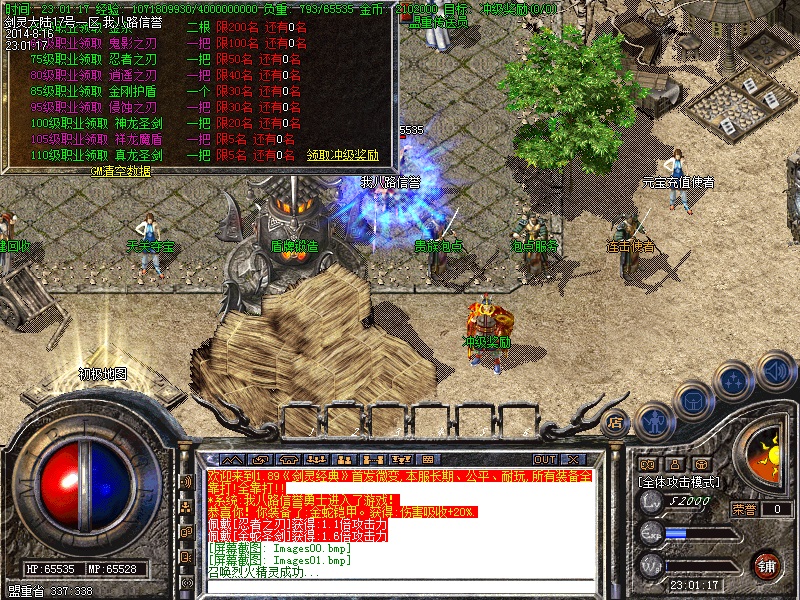Viewport: 800px width, 600px height.
Task: Open the character status round button
Action: pyautogui.click(x=654, y=421)
